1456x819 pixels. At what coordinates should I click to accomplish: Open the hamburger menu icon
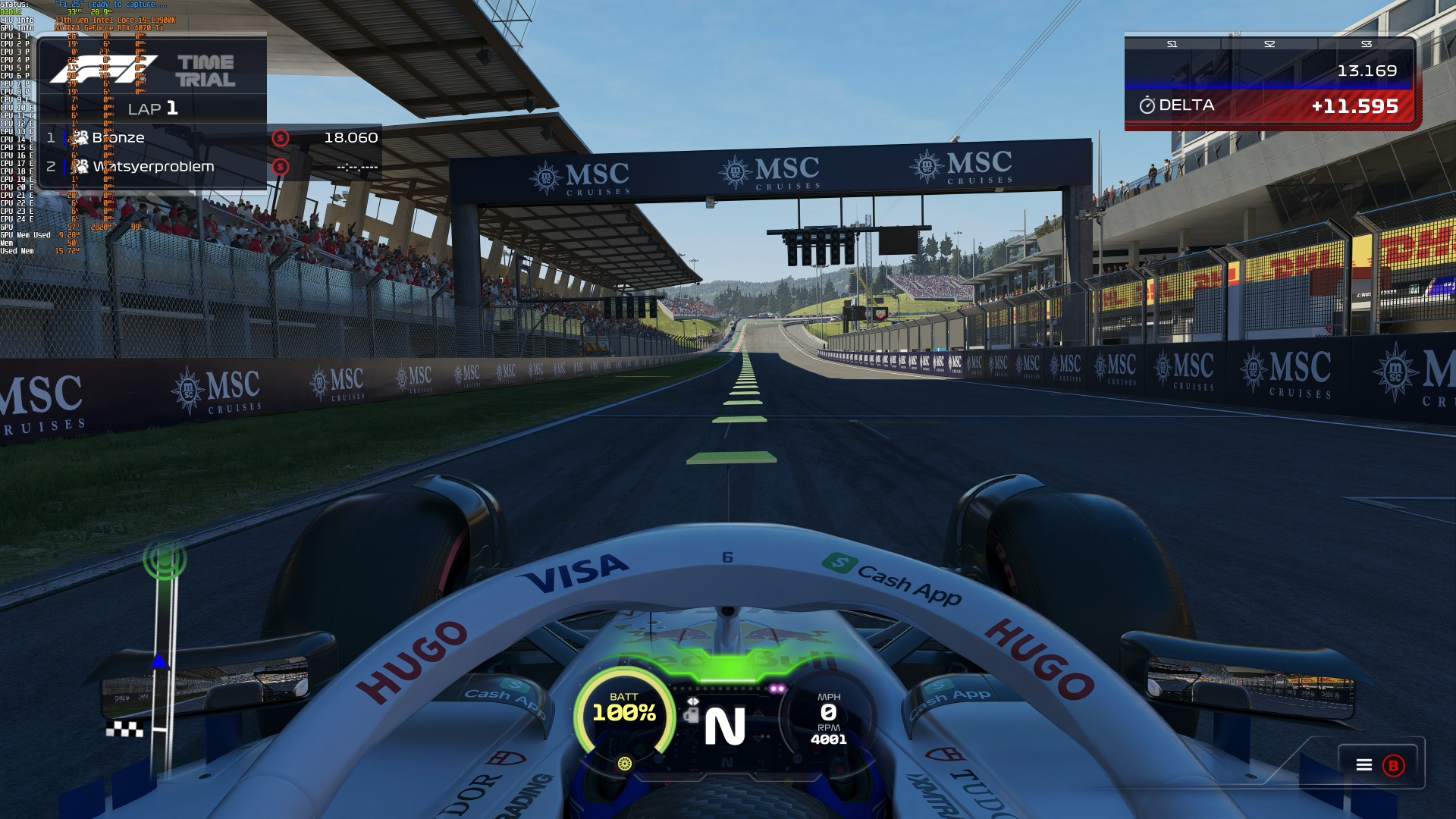tap(1363, 765)
